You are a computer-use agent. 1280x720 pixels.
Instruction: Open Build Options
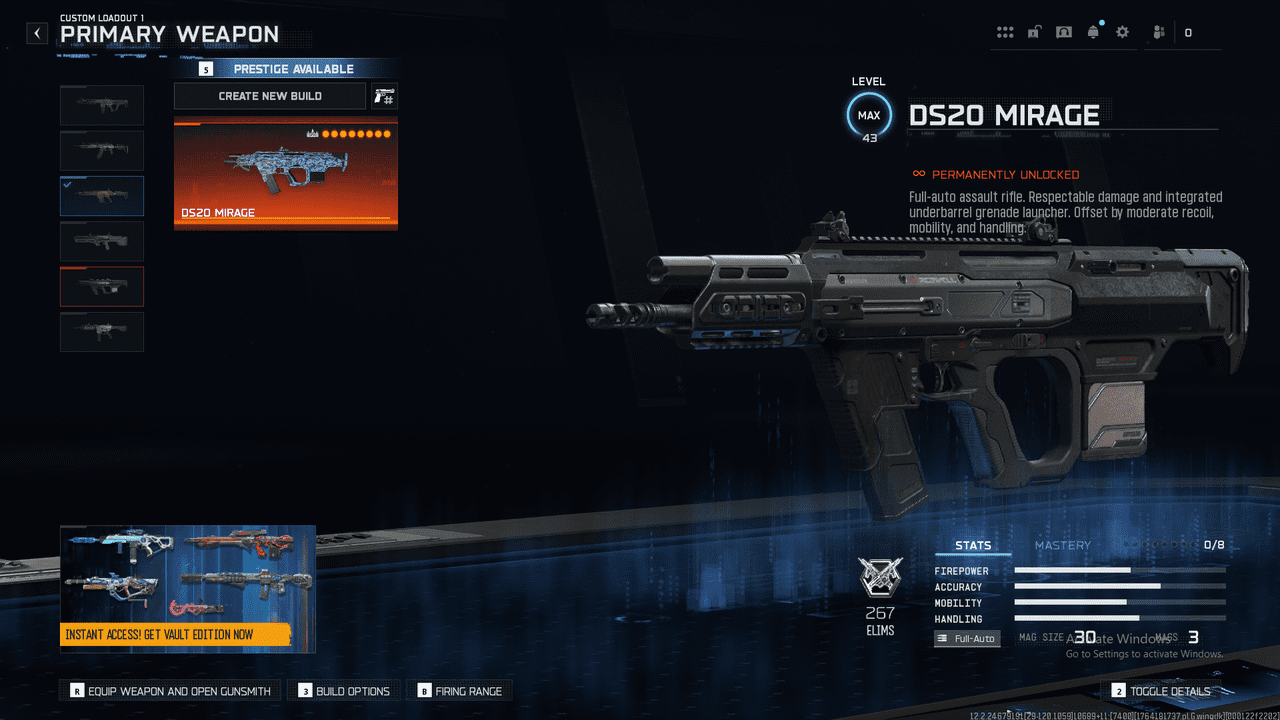click(x=344, y=691)
